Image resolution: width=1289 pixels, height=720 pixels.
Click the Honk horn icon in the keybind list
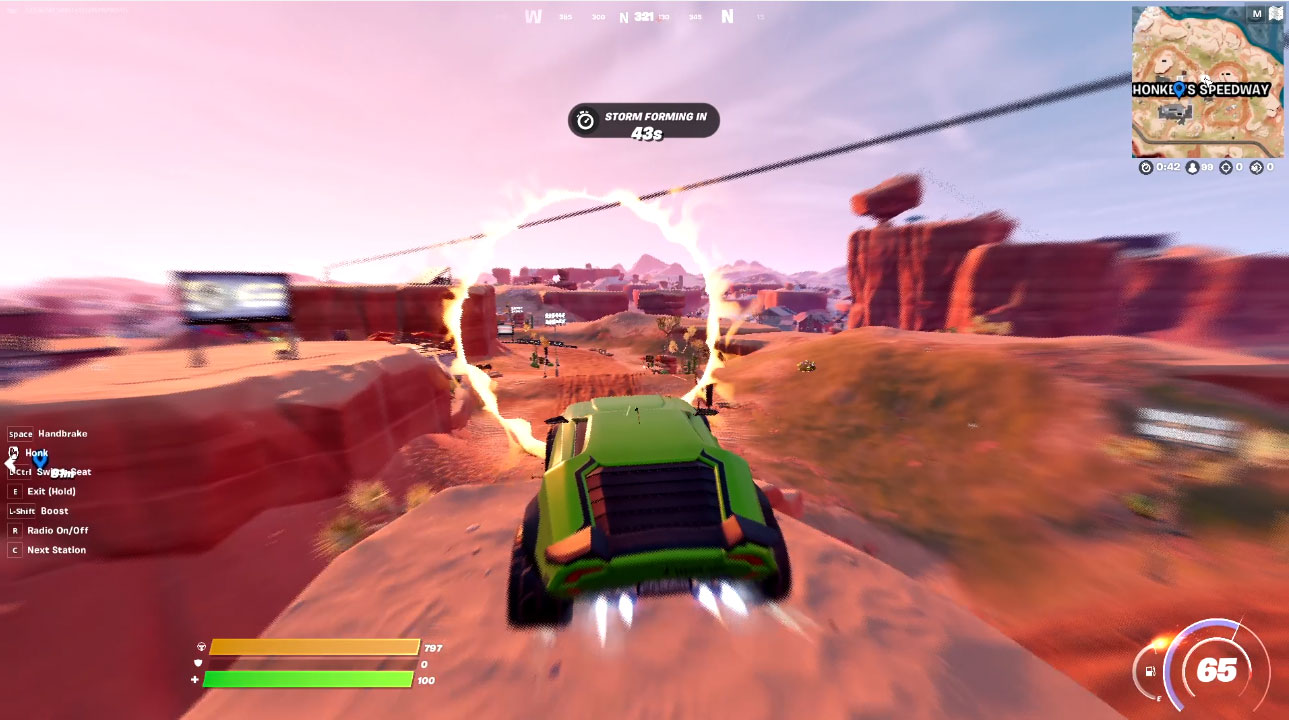click(x=14, y=452)
